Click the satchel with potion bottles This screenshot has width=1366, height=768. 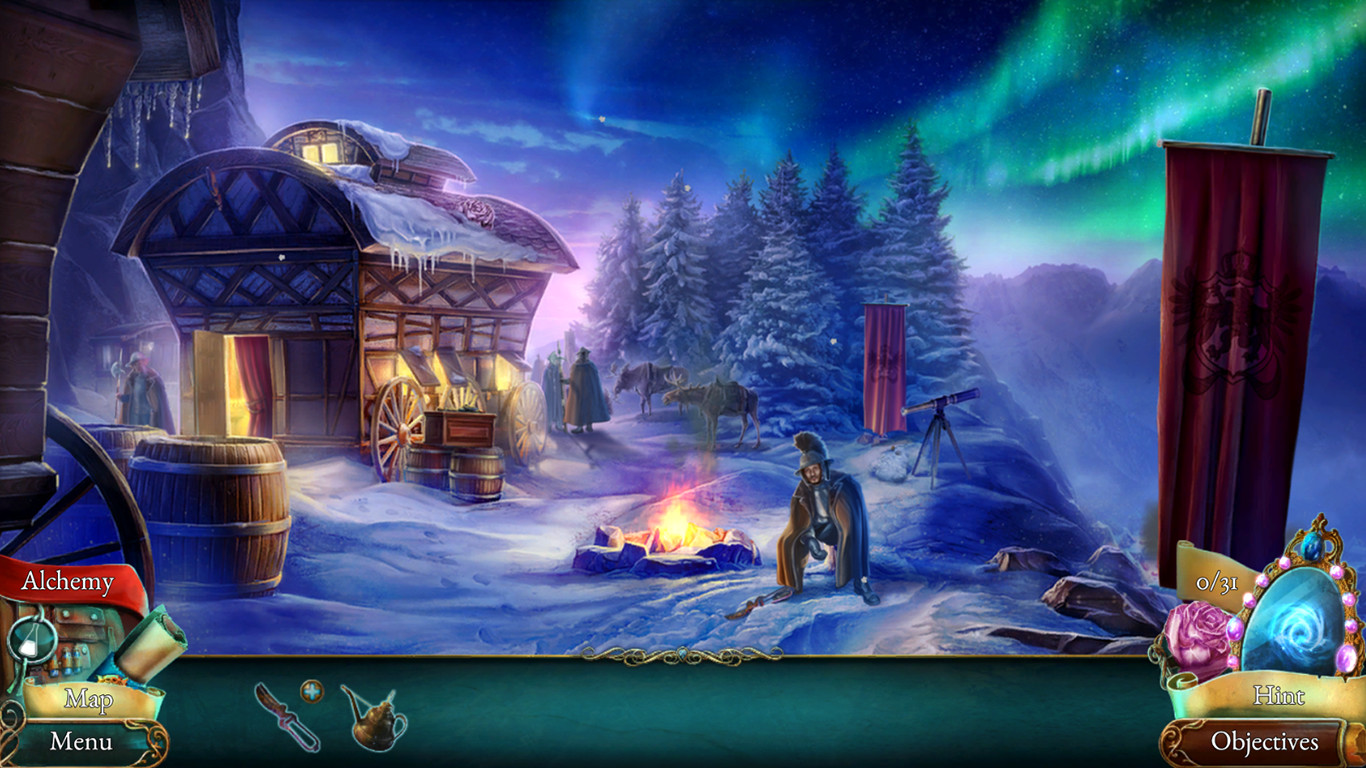[x=70, y=655]
